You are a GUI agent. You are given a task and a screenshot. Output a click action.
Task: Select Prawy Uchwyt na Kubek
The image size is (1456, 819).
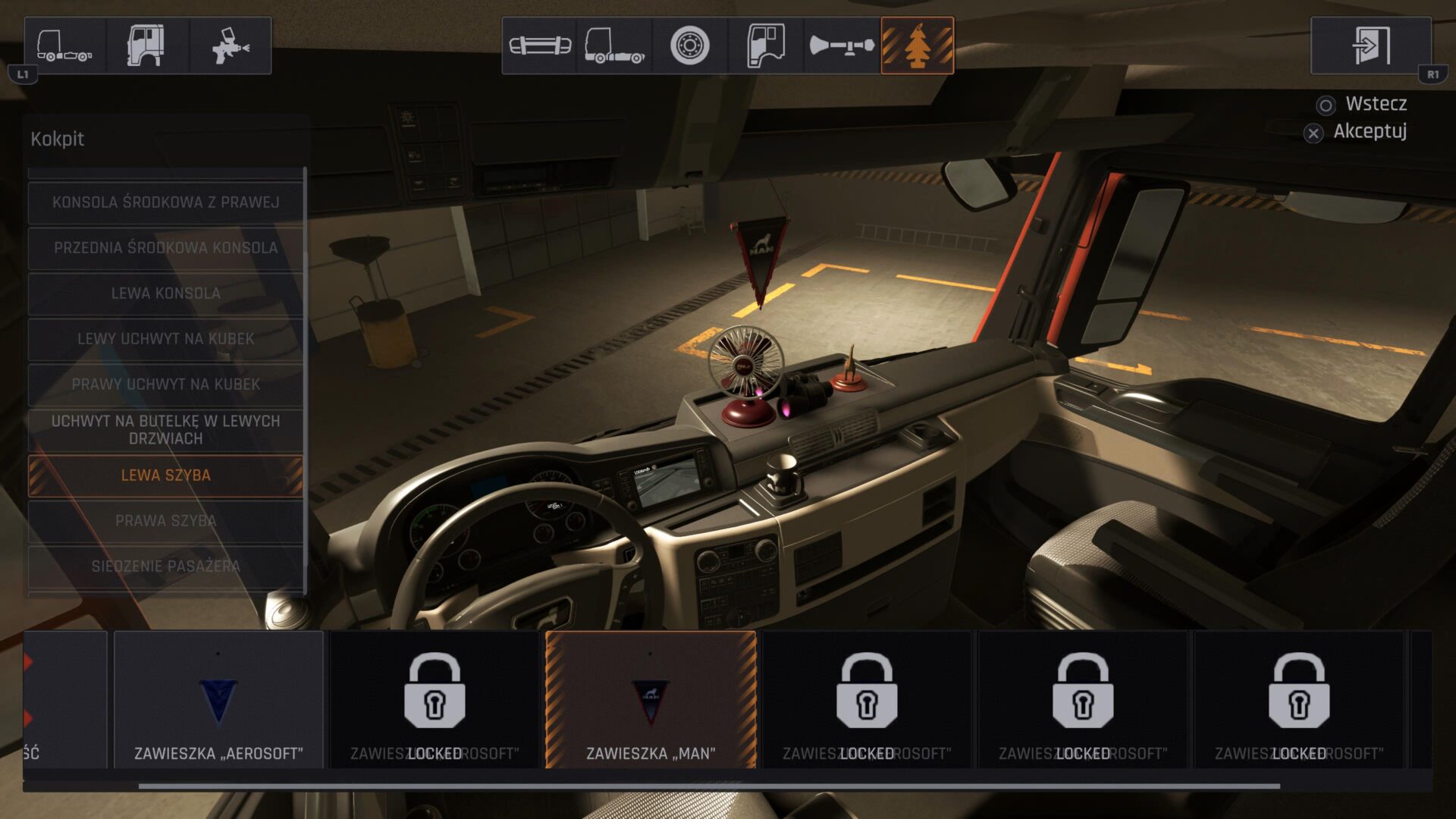(165, 384)
